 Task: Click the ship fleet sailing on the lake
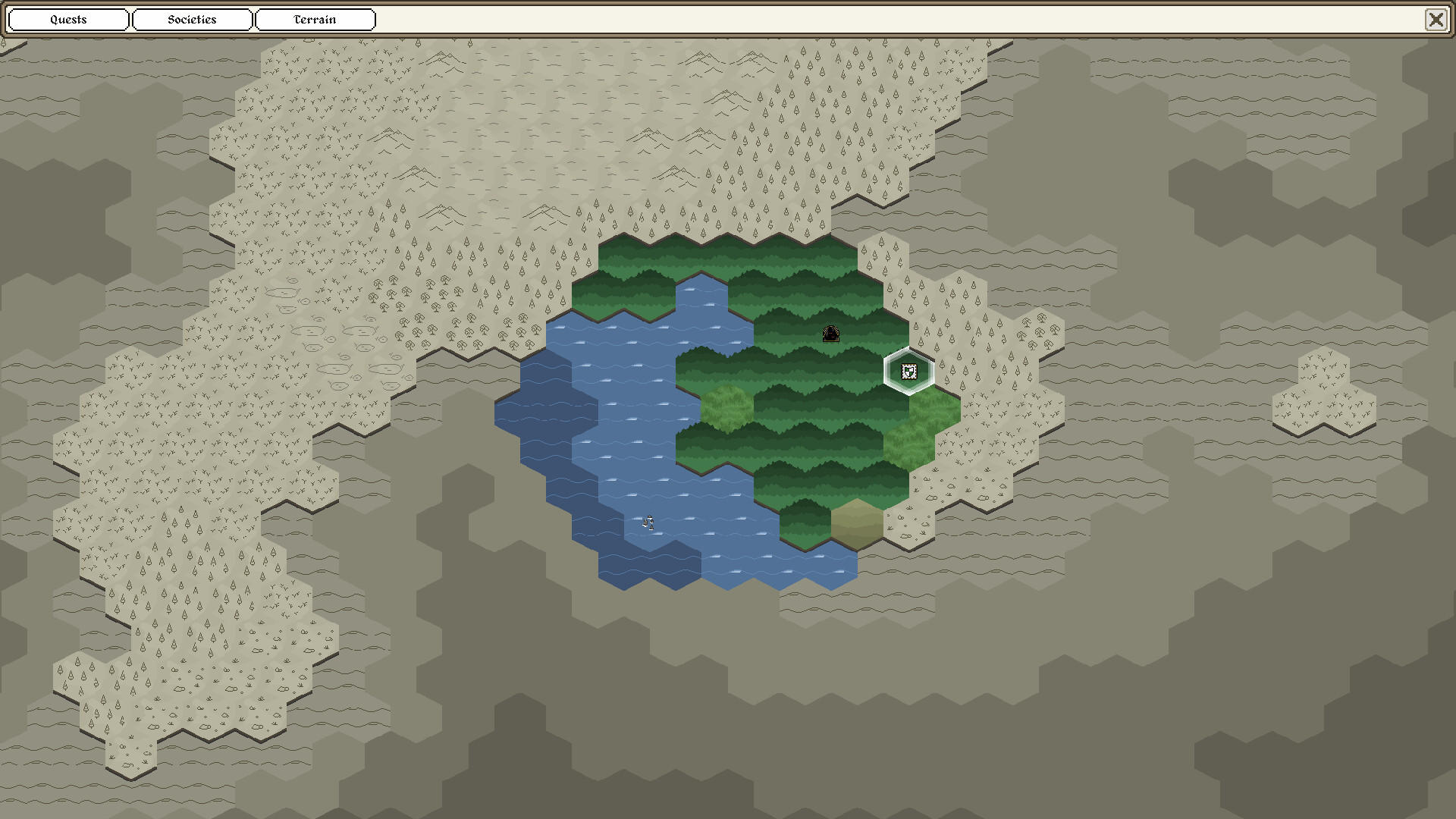click(x=648, y=523)
